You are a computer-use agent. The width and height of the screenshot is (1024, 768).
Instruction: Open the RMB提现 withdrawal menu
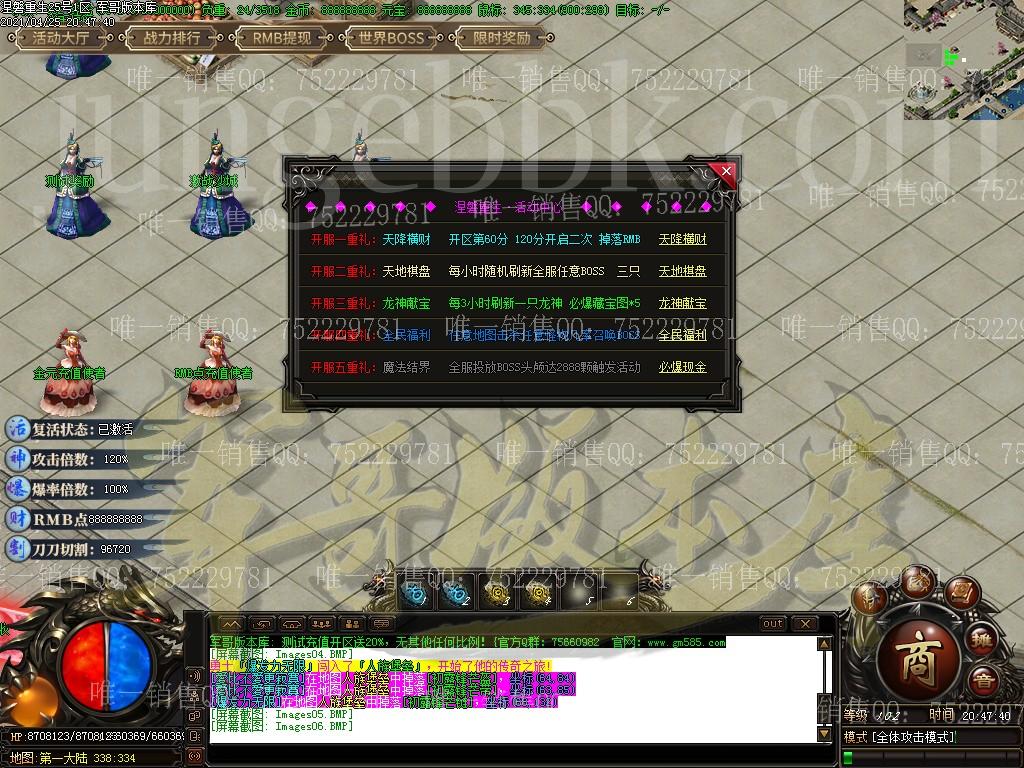[282, 39]
